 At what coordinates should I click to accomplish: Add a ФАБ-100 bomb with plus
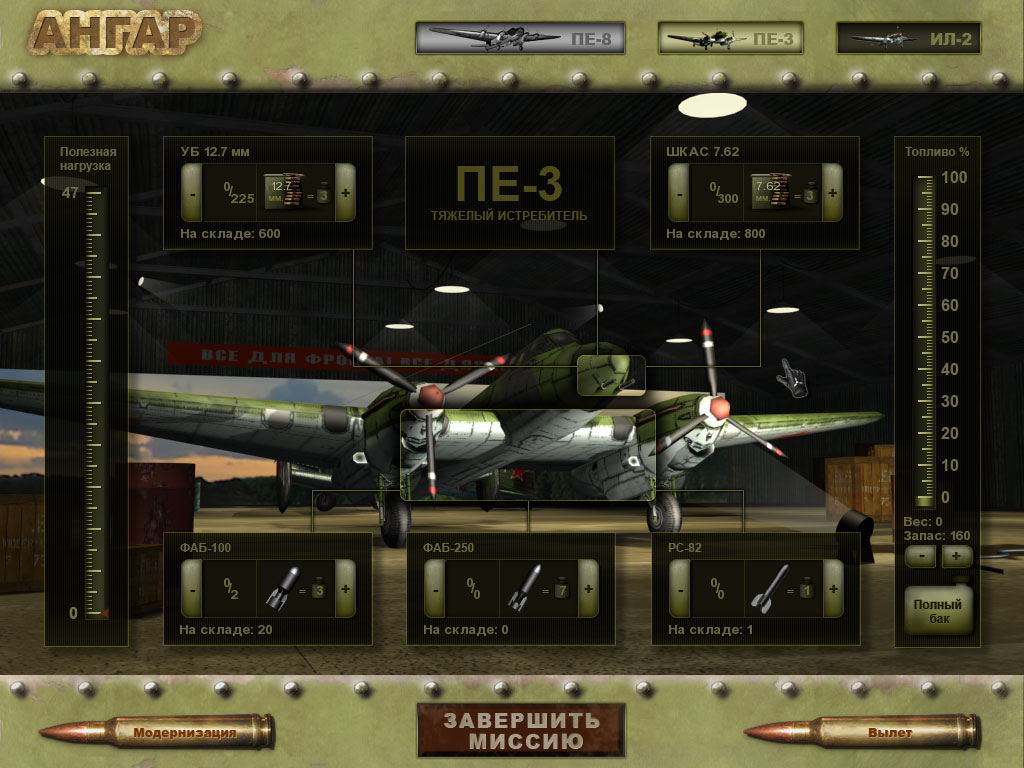[x=345, y=588]
